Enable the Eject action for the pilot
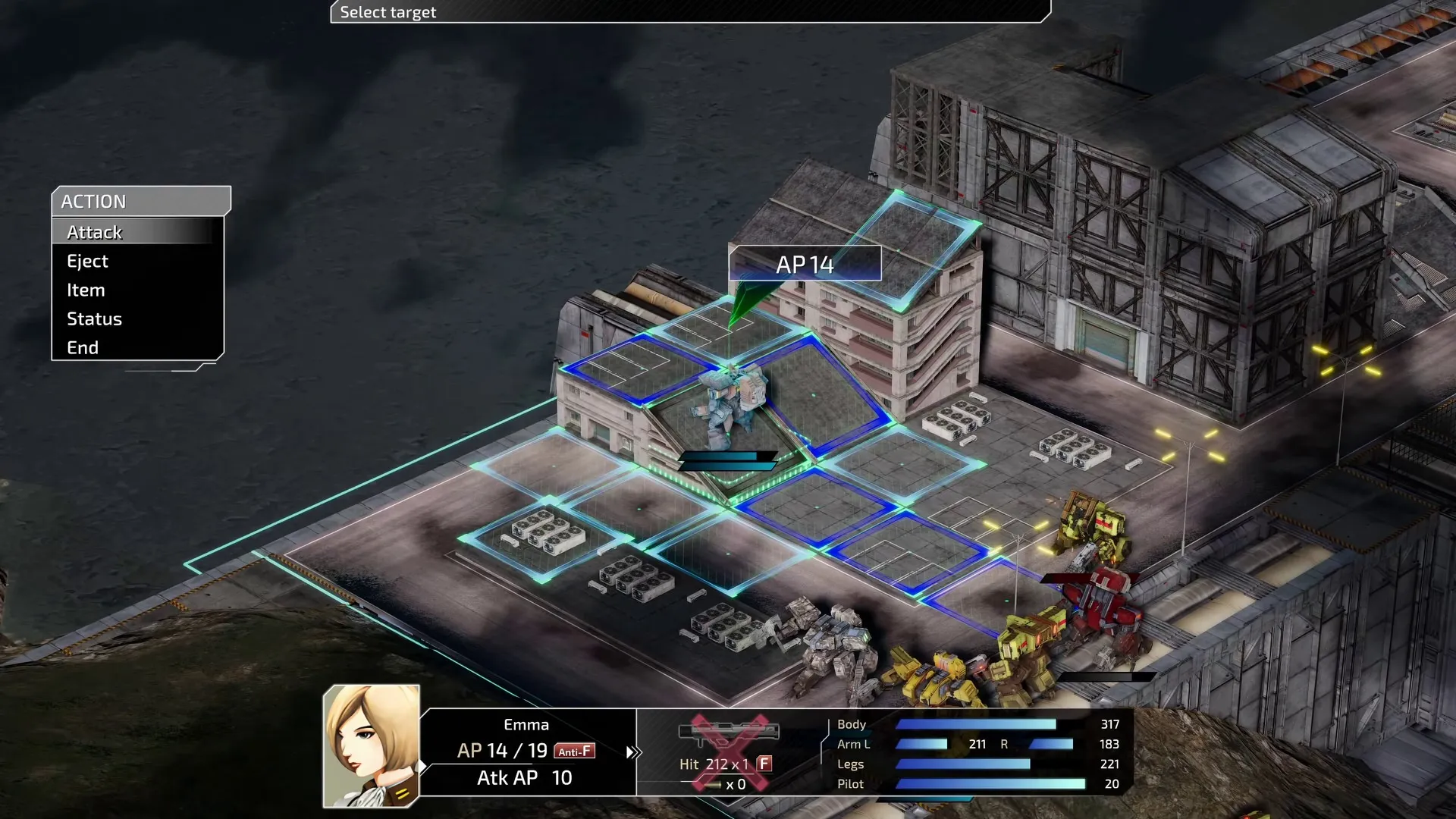Viewport: 1456px width, 819px height. 88,261
